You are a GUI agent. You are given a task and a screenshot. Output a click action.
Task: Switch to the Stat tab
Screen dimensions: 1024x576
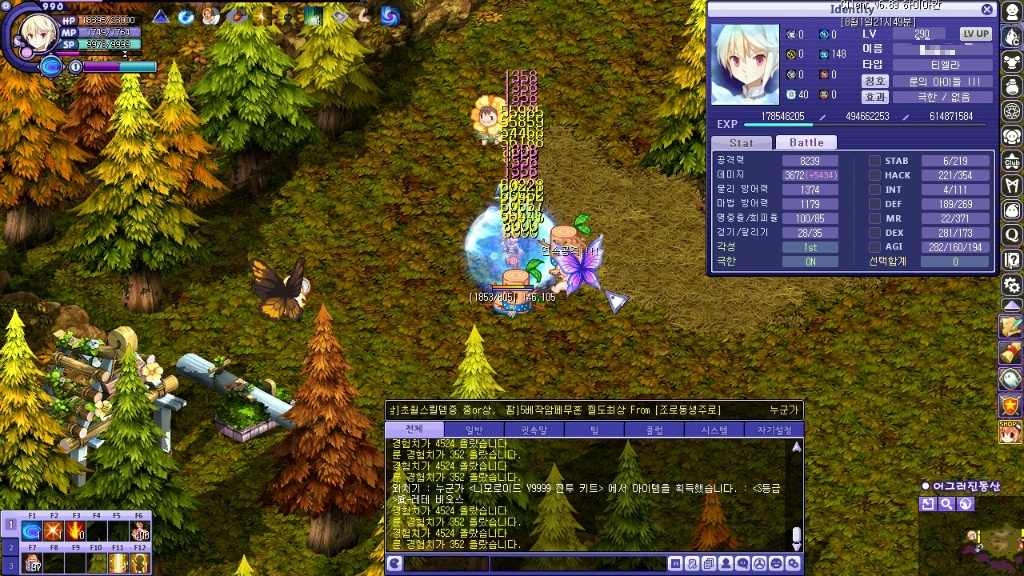[x=741, y=143]
